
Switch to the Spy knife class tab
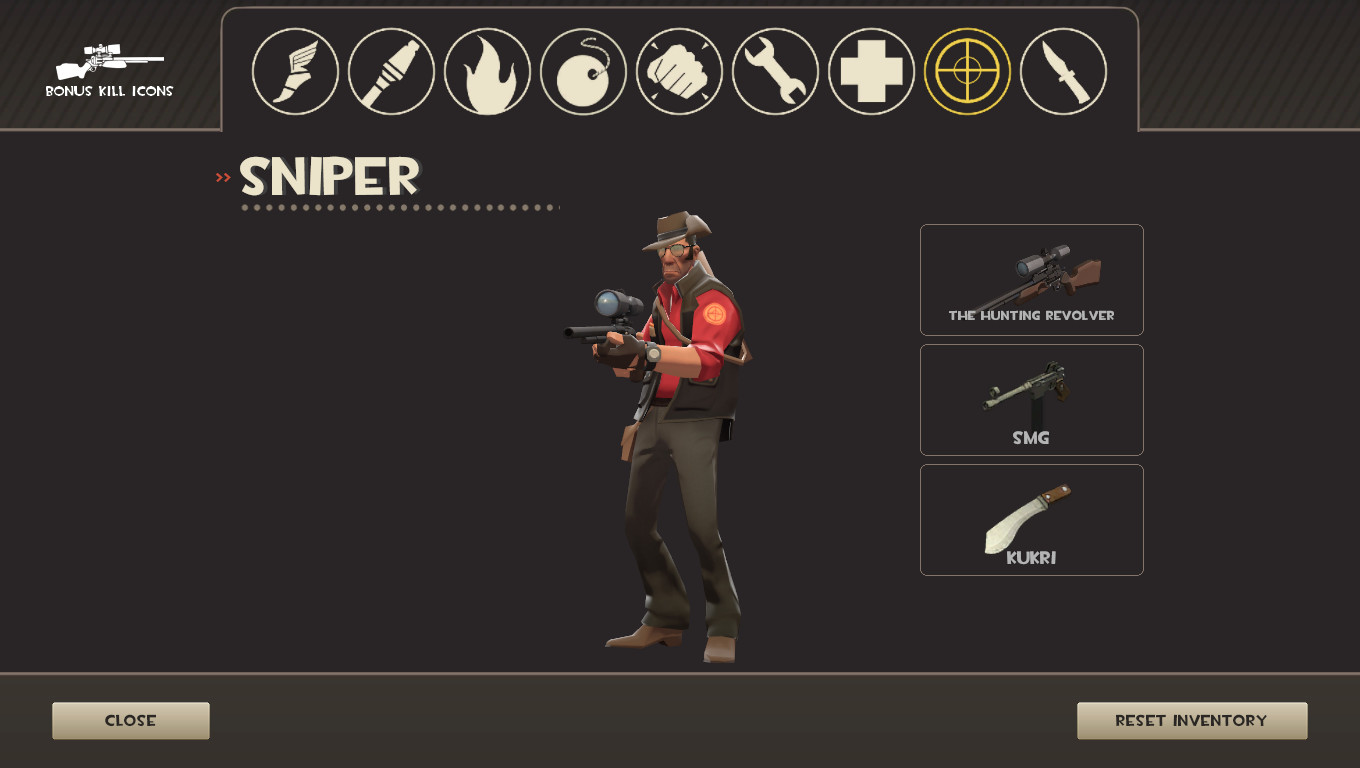point(1063,71)
